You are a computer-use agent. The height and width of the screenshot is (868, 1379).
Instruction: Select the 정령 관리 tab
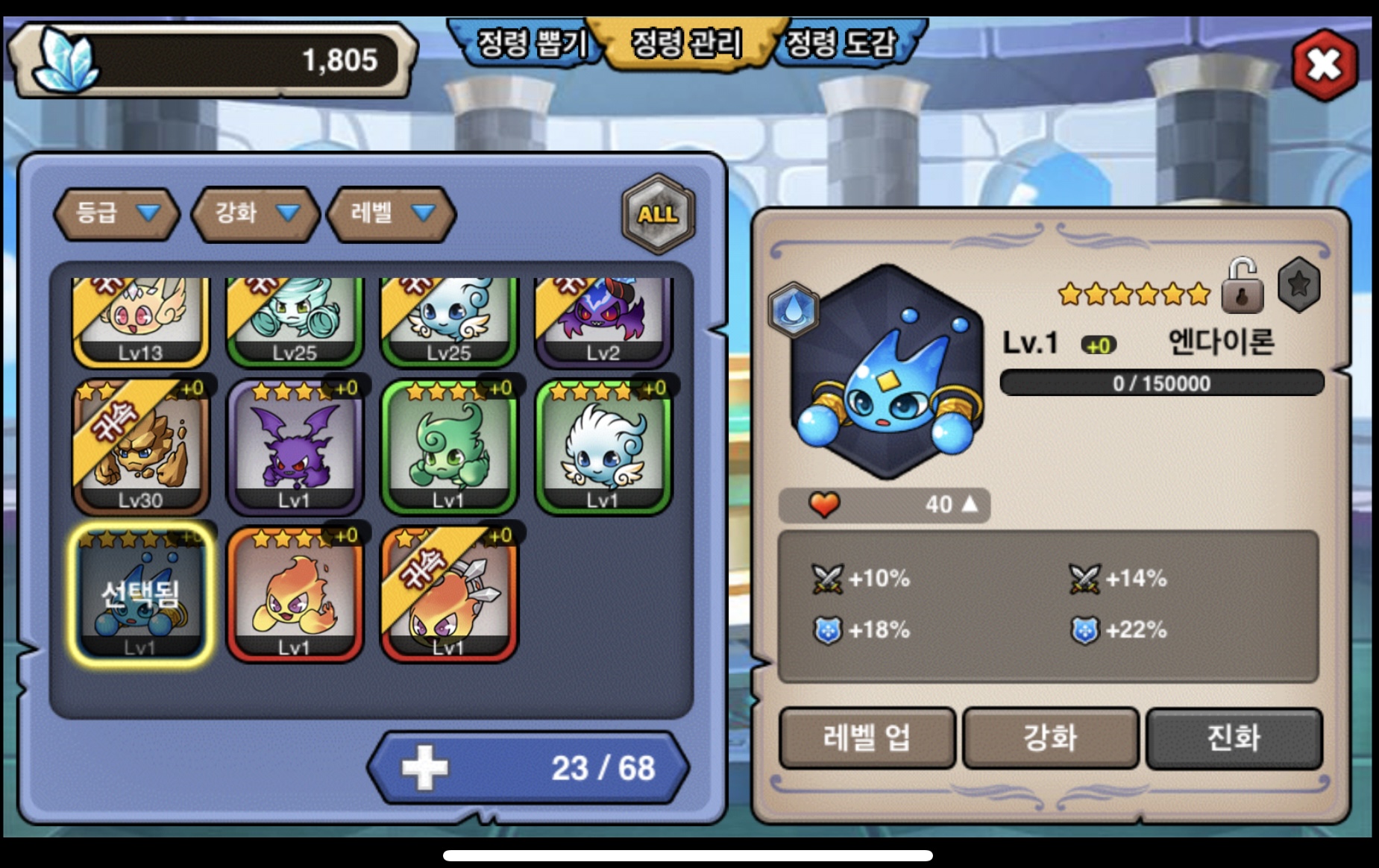(x=686, y=43)
